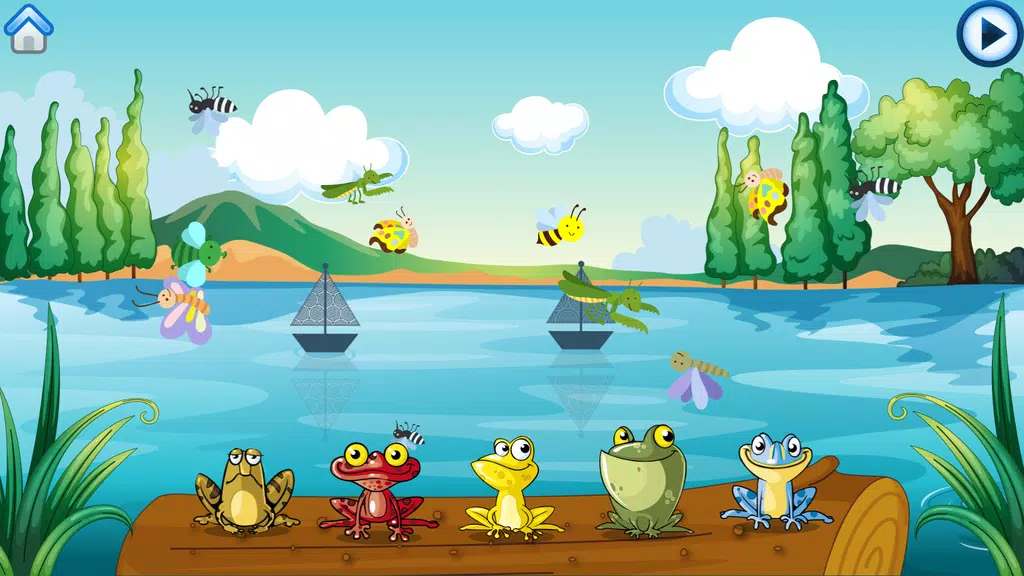Pick the bright yellow frog
Image resolution: width=1024 pixels, height=576 pixels.
pos(510,487)
